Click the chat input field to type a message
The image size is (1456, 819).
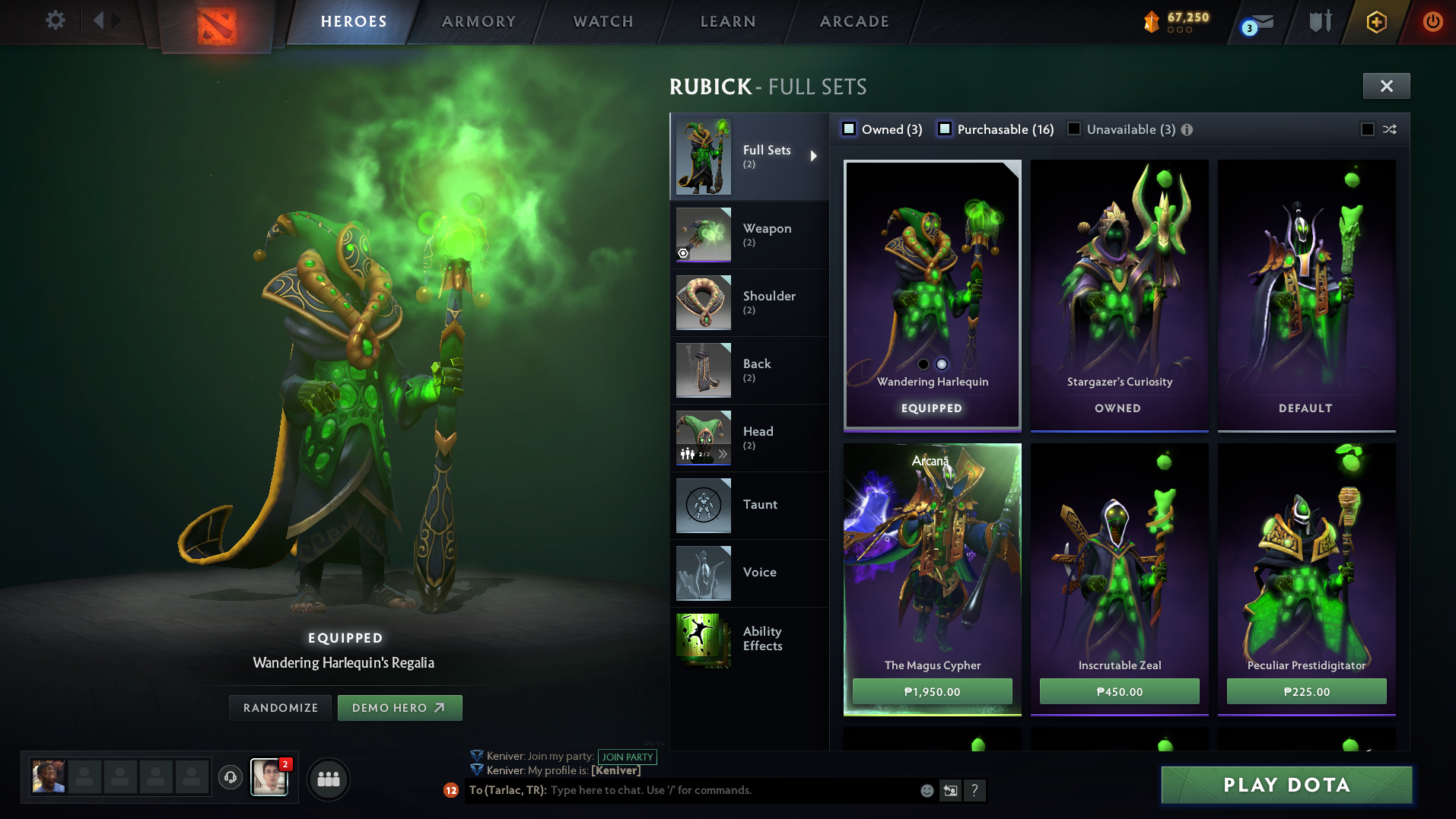(685, 790)
